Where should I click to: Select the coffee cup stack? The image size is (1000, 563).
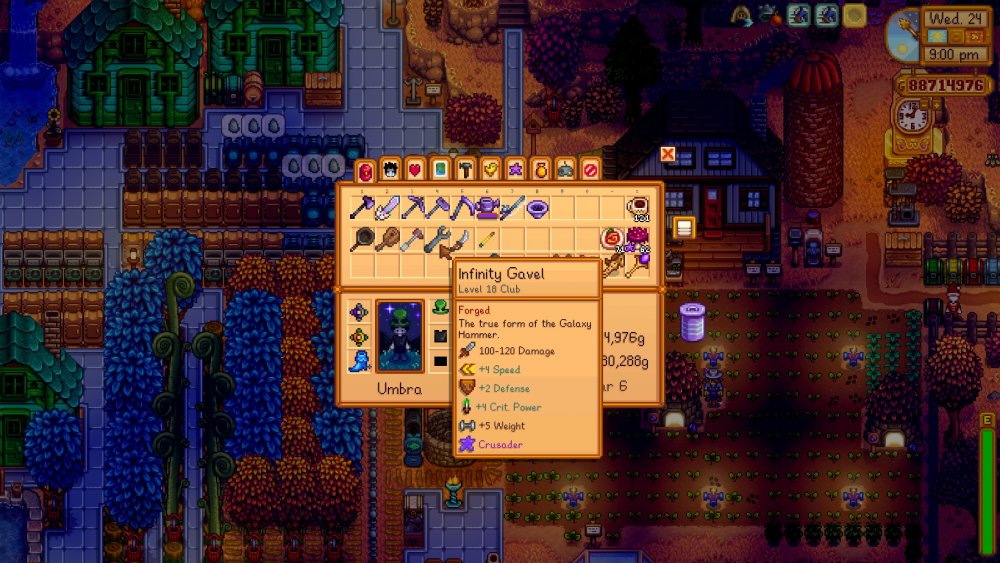point(637,208)
